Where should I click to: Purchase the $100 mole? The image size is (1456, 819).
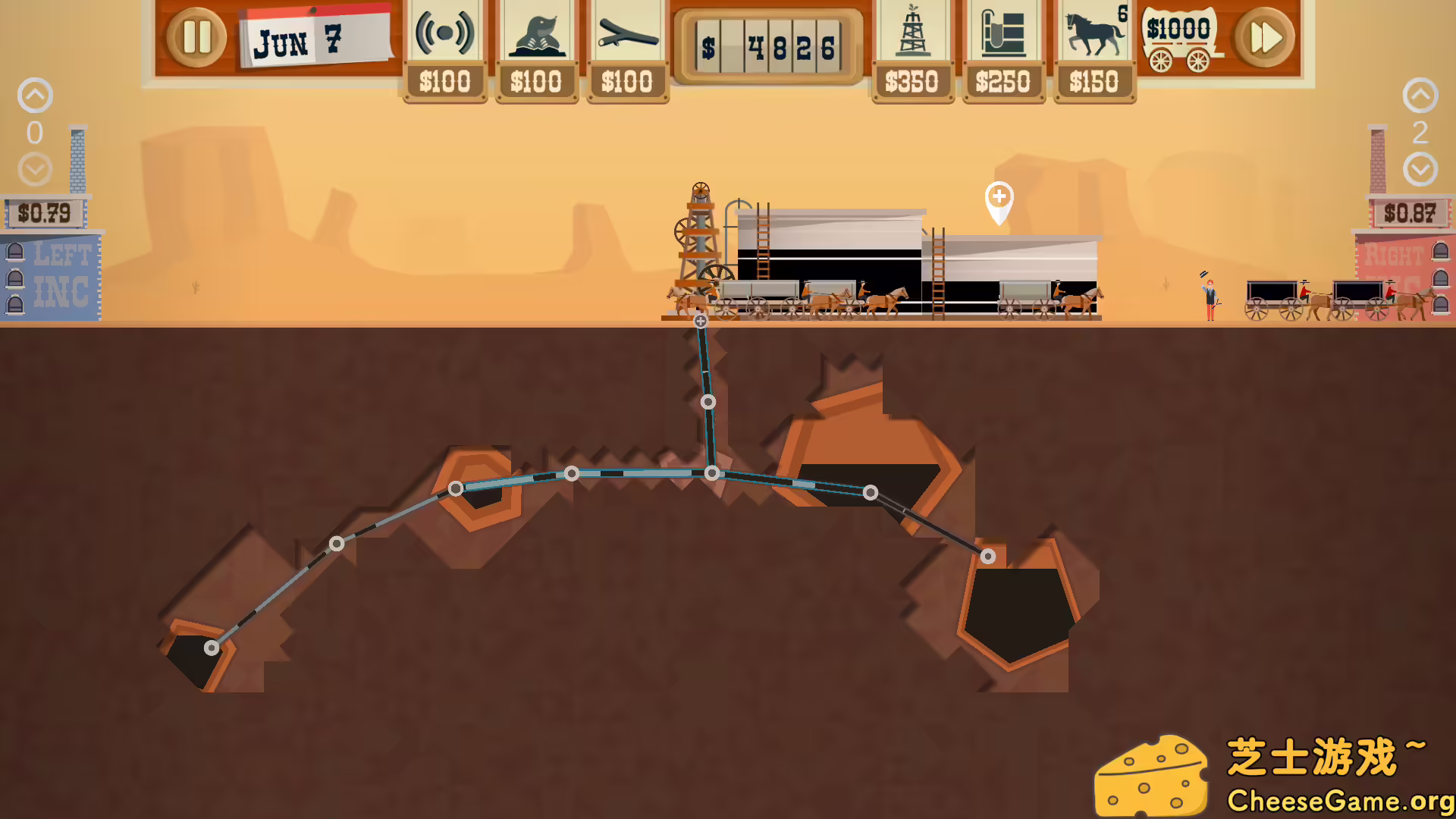(x=535, y=50)
